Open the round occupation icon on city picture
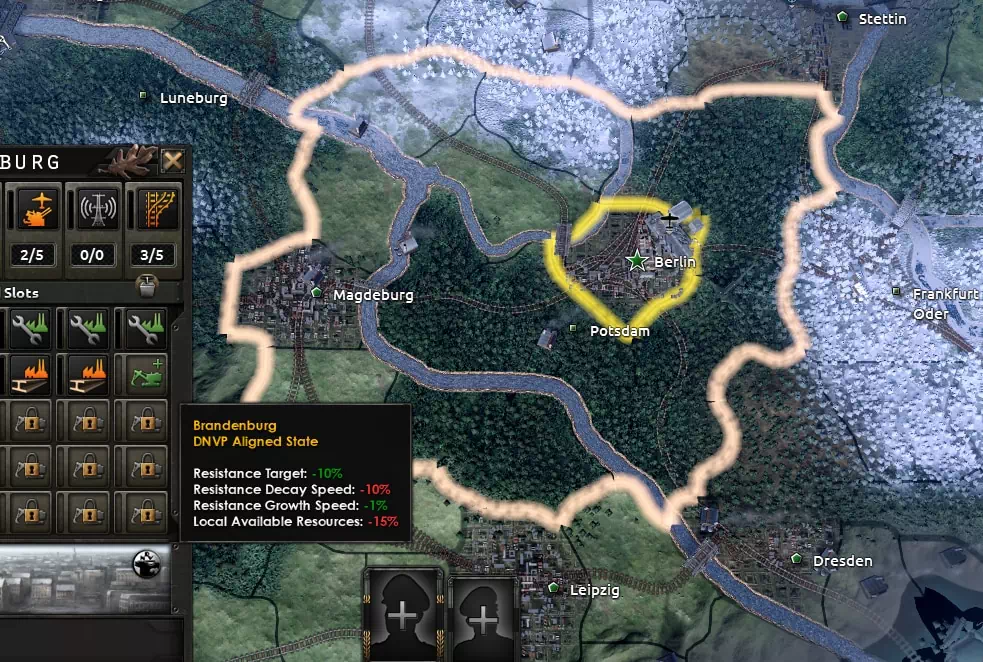Screen dimensions: 983x662 (146, 565)
